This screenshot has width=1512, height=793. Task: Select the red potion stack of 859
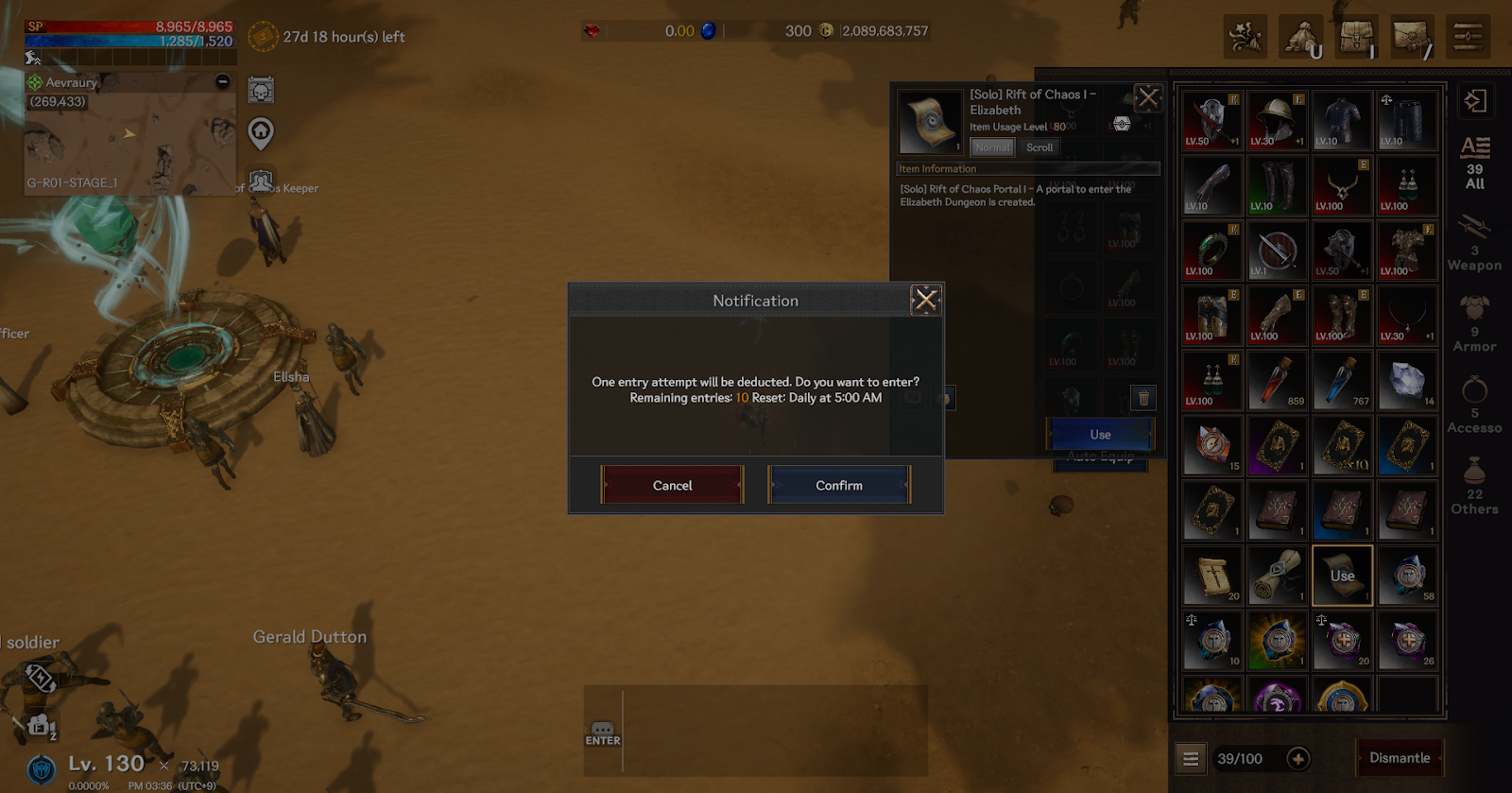1278,381
